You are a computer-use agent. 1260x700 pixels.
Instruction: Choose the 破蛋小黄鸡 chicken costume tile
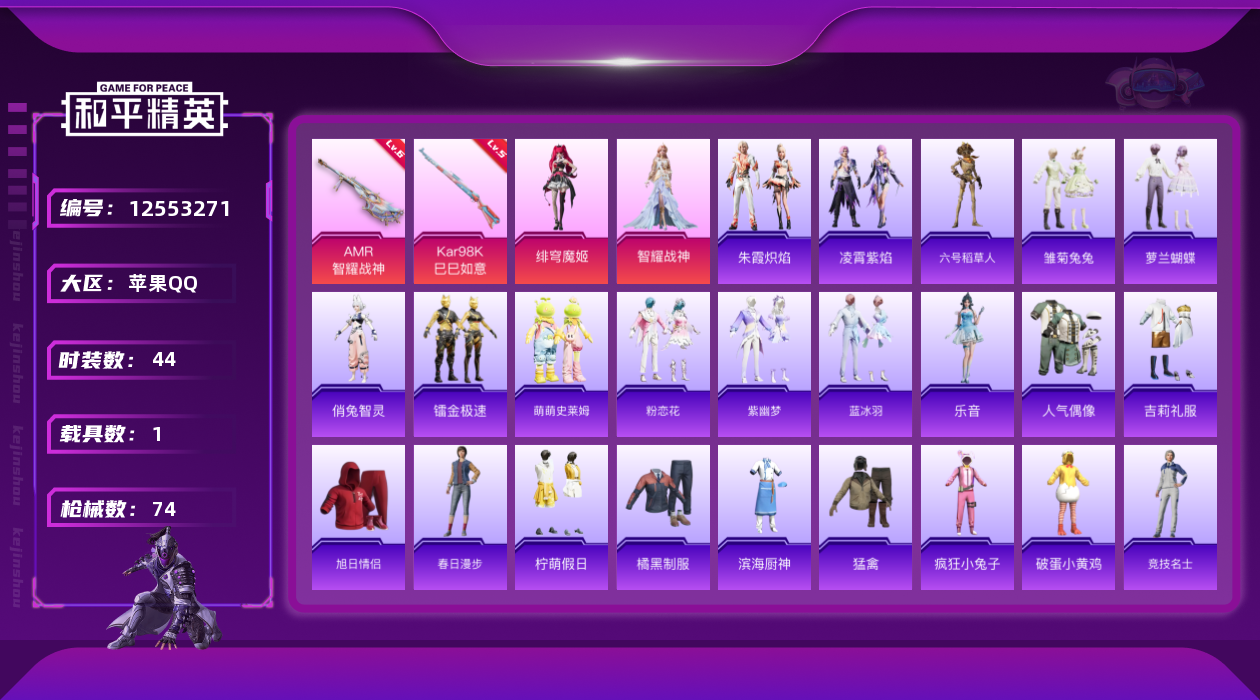point(1068,516)
